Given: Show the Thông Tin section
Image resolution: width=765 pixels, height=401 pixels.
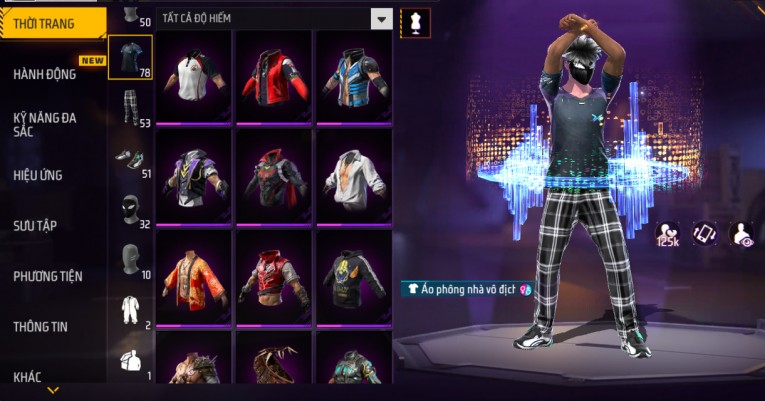Looking at the screenshot, I should (41, 326).
